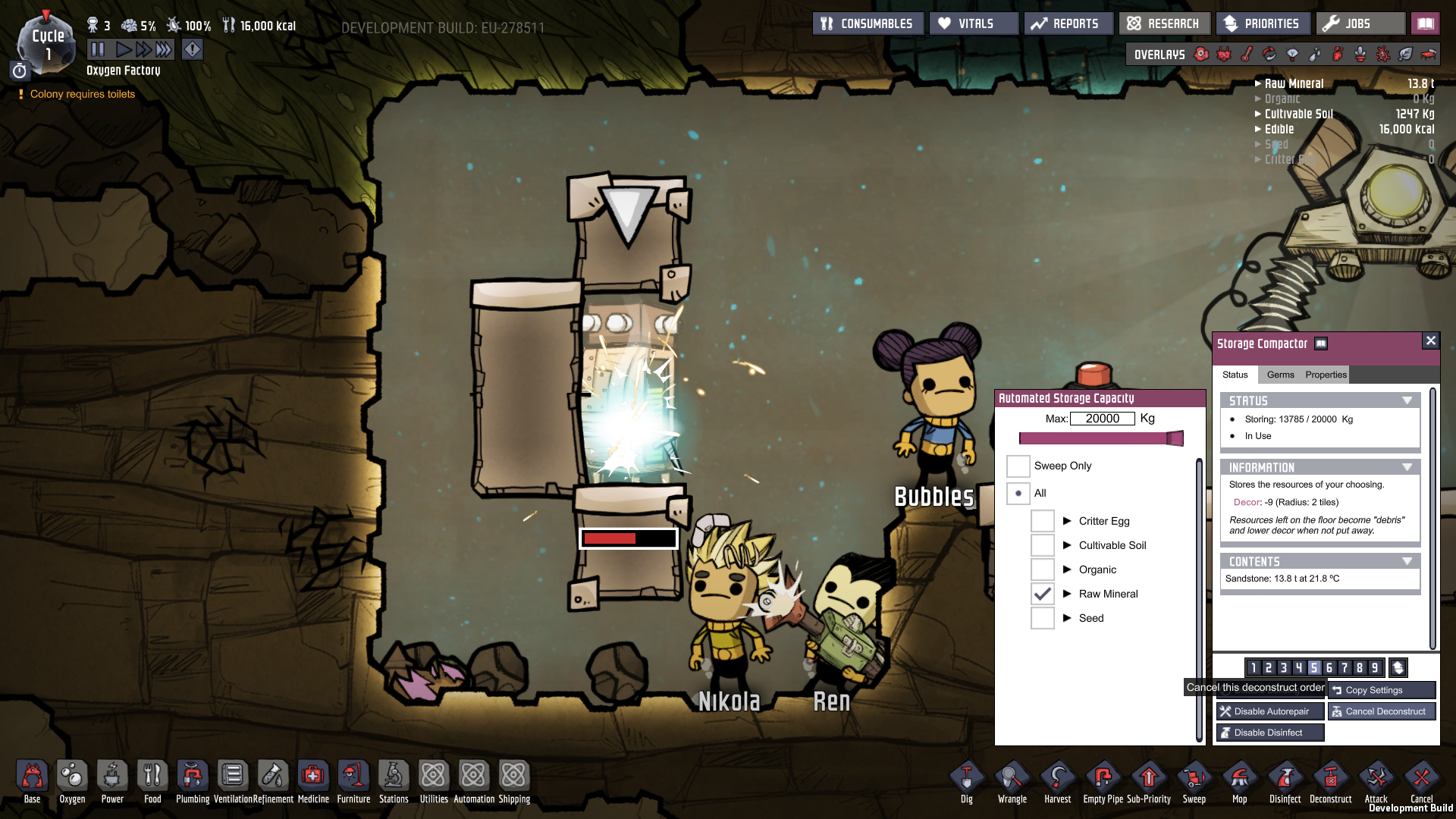Switch to the Germs tab
This screenshot has width=1456, height=819.
click(x=1280, y=375)
